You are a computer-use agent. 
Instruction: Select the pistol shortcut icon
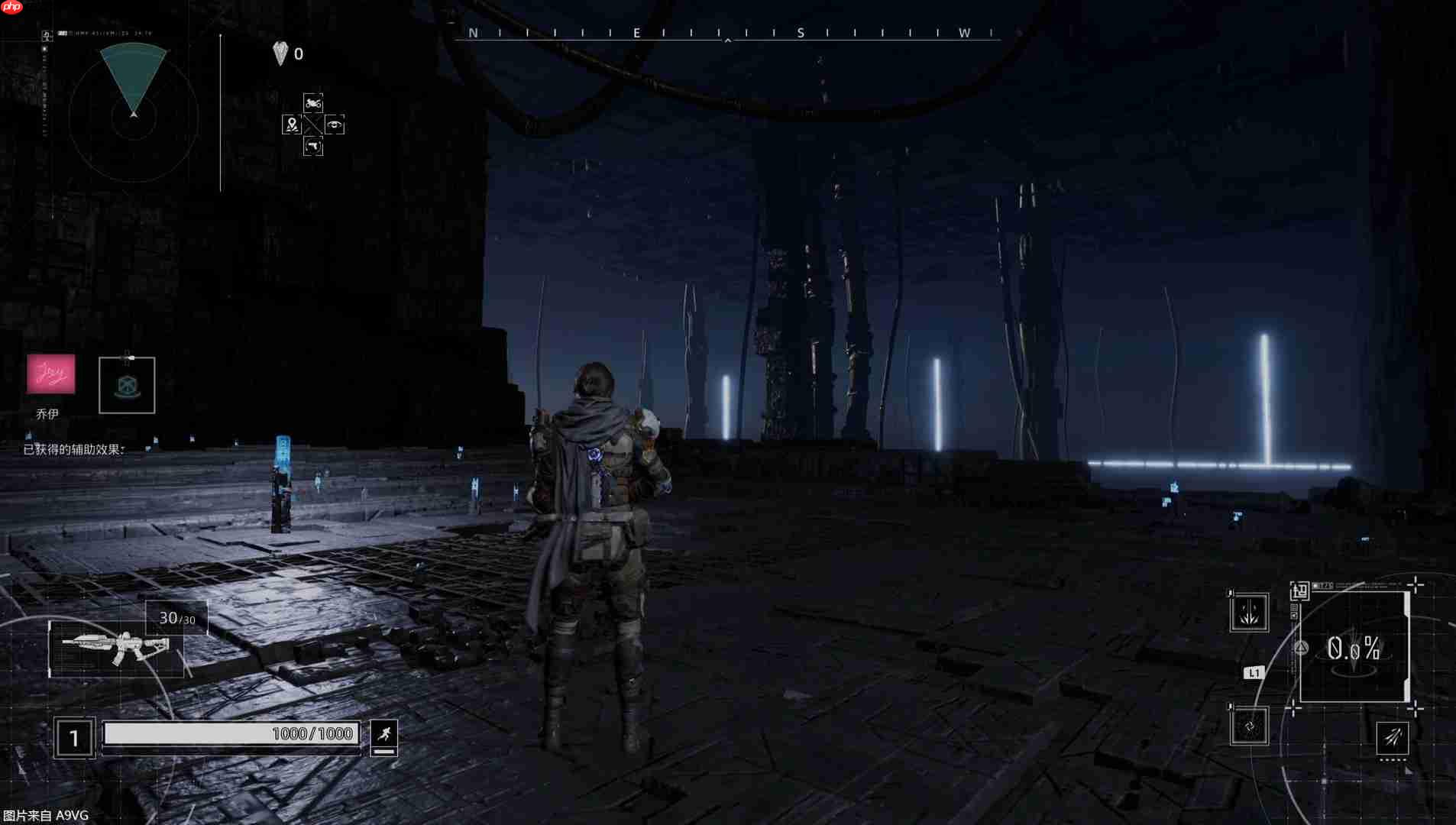tap(313, 146)
